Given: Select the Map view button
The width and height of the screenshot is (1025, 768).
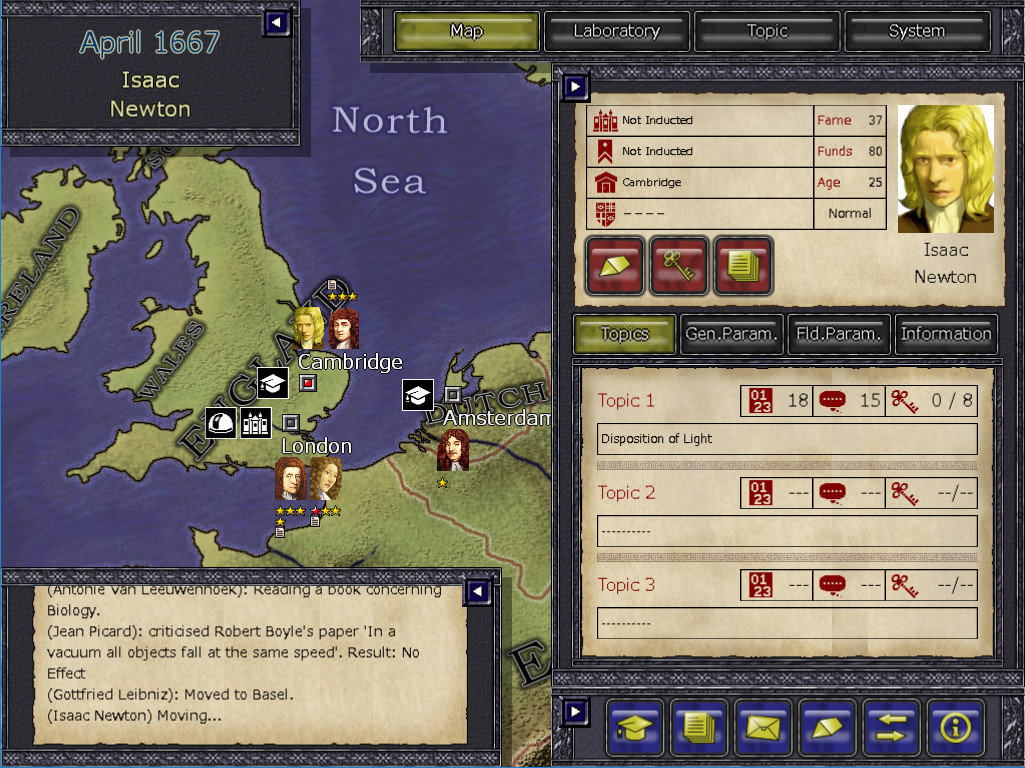Looking at the screenshot, I should [466, 31].
